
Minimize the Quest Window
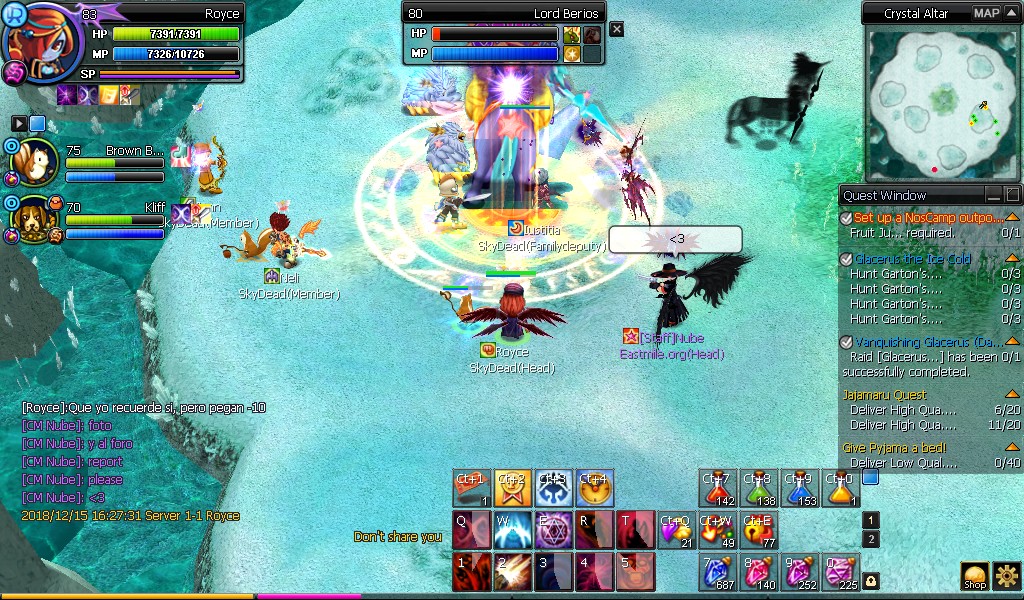coord(993,195)
